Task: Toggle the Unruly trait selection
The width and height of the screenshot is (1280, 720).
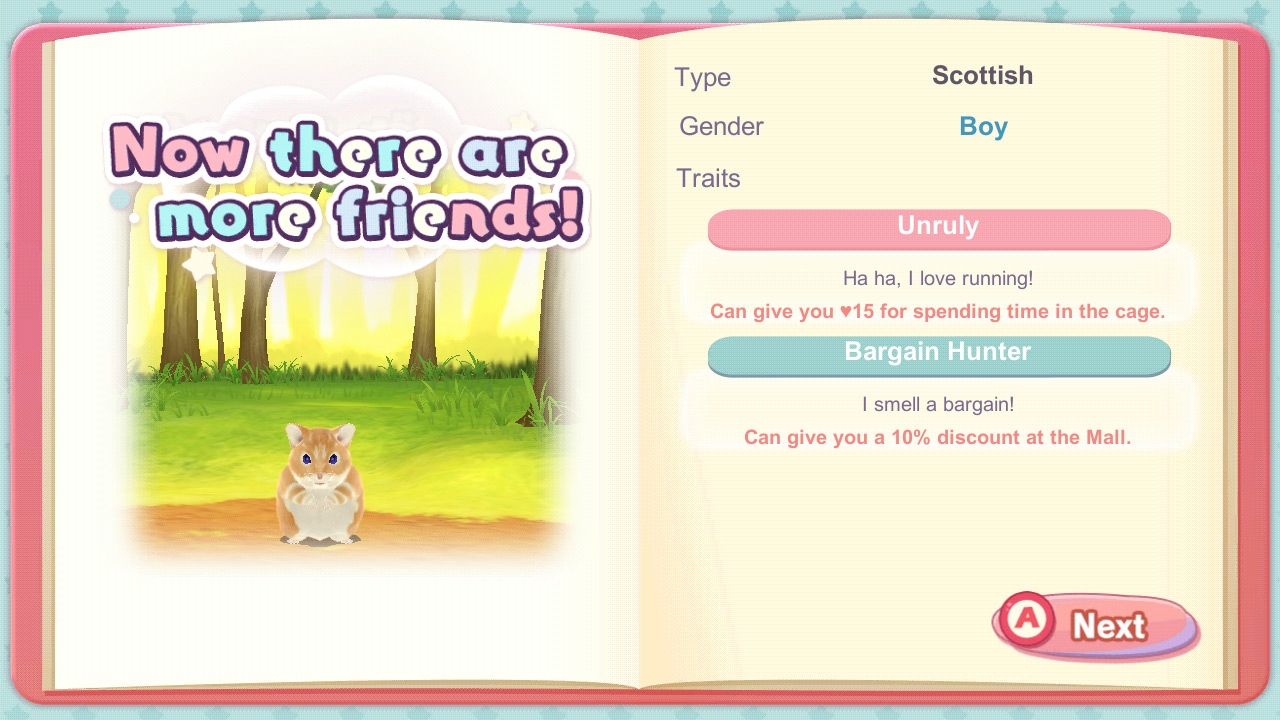Action: click(938, 228)
